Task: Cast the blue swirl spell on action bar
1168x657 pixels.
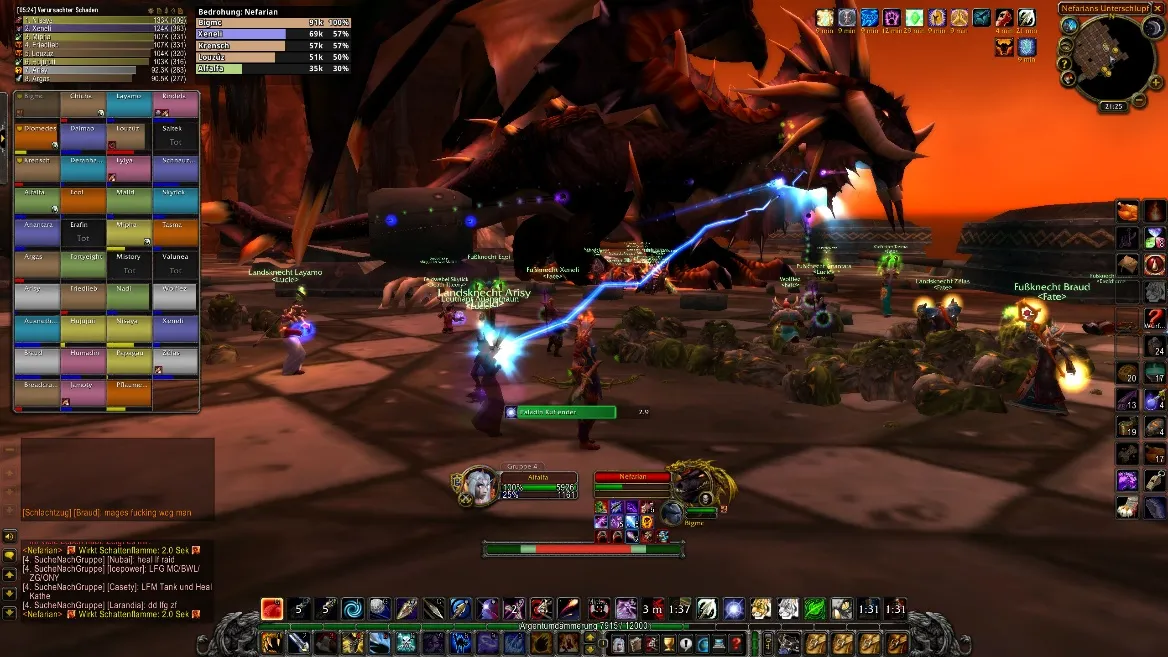Action: [353, 608]
